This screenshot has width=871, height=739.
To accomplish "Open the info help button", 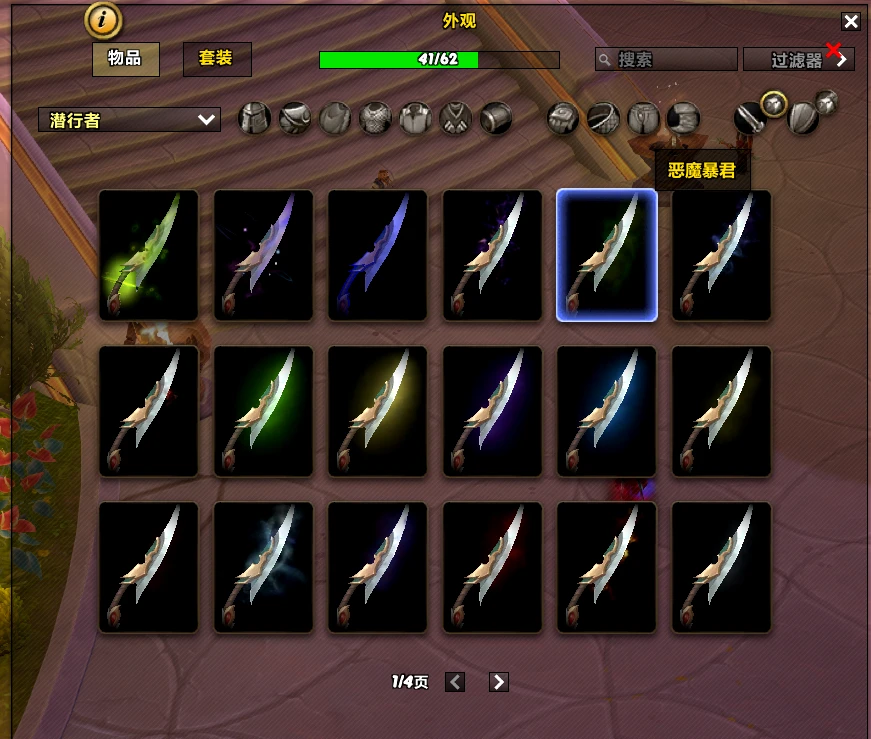I will pyautogui.click(x=103, y=19).
